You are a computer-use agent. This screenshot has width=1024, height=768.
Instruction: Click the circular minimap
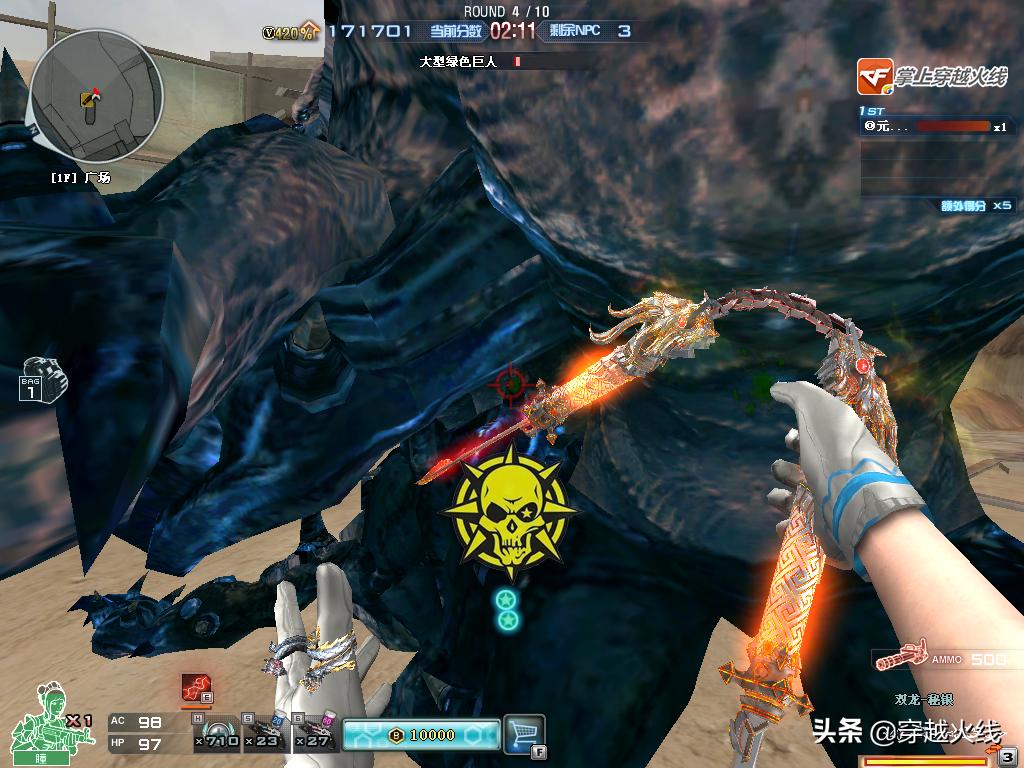point(95,95)
